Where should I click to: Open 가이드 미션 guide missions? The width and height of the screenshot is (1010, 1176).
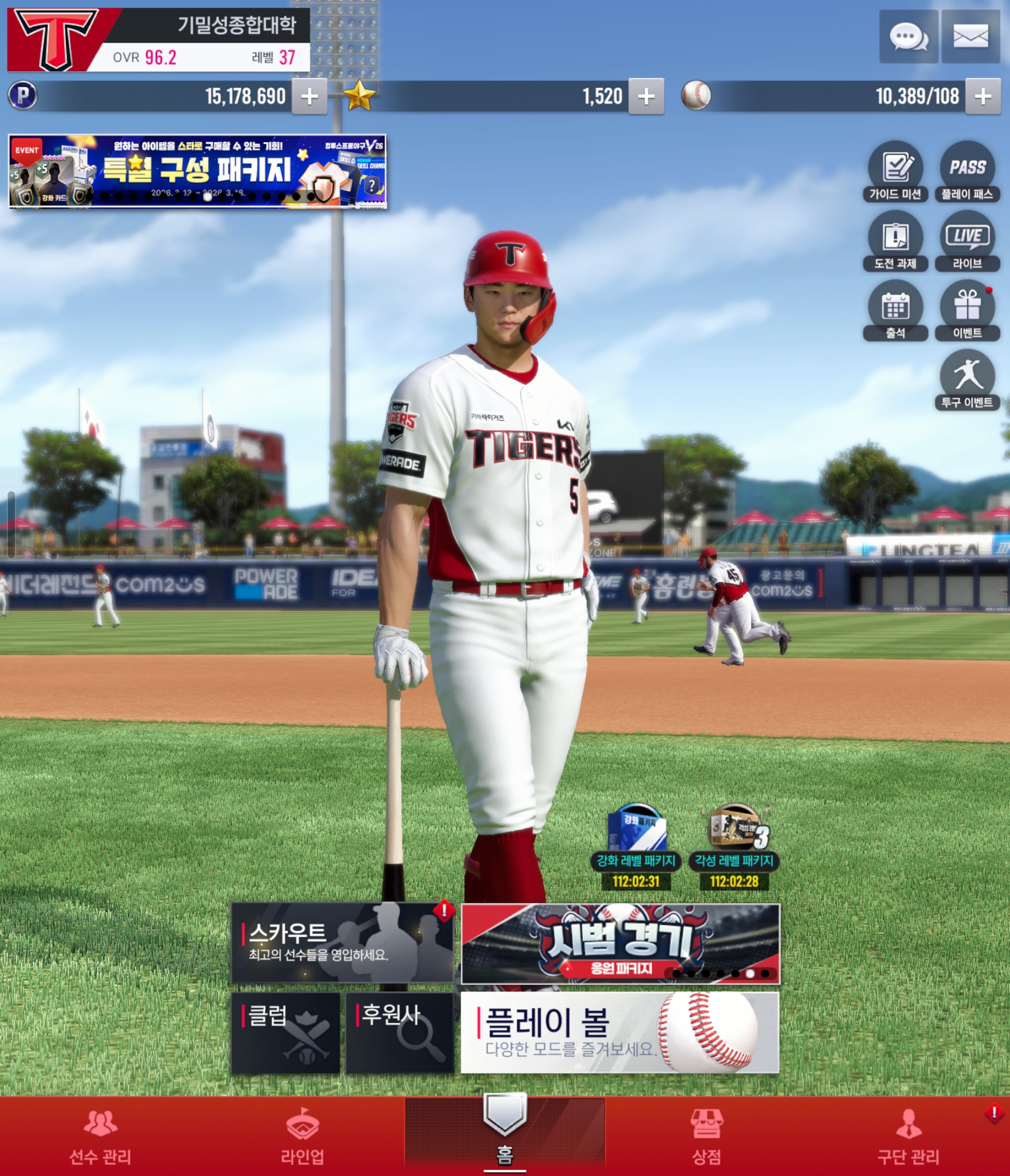[895, 171]
